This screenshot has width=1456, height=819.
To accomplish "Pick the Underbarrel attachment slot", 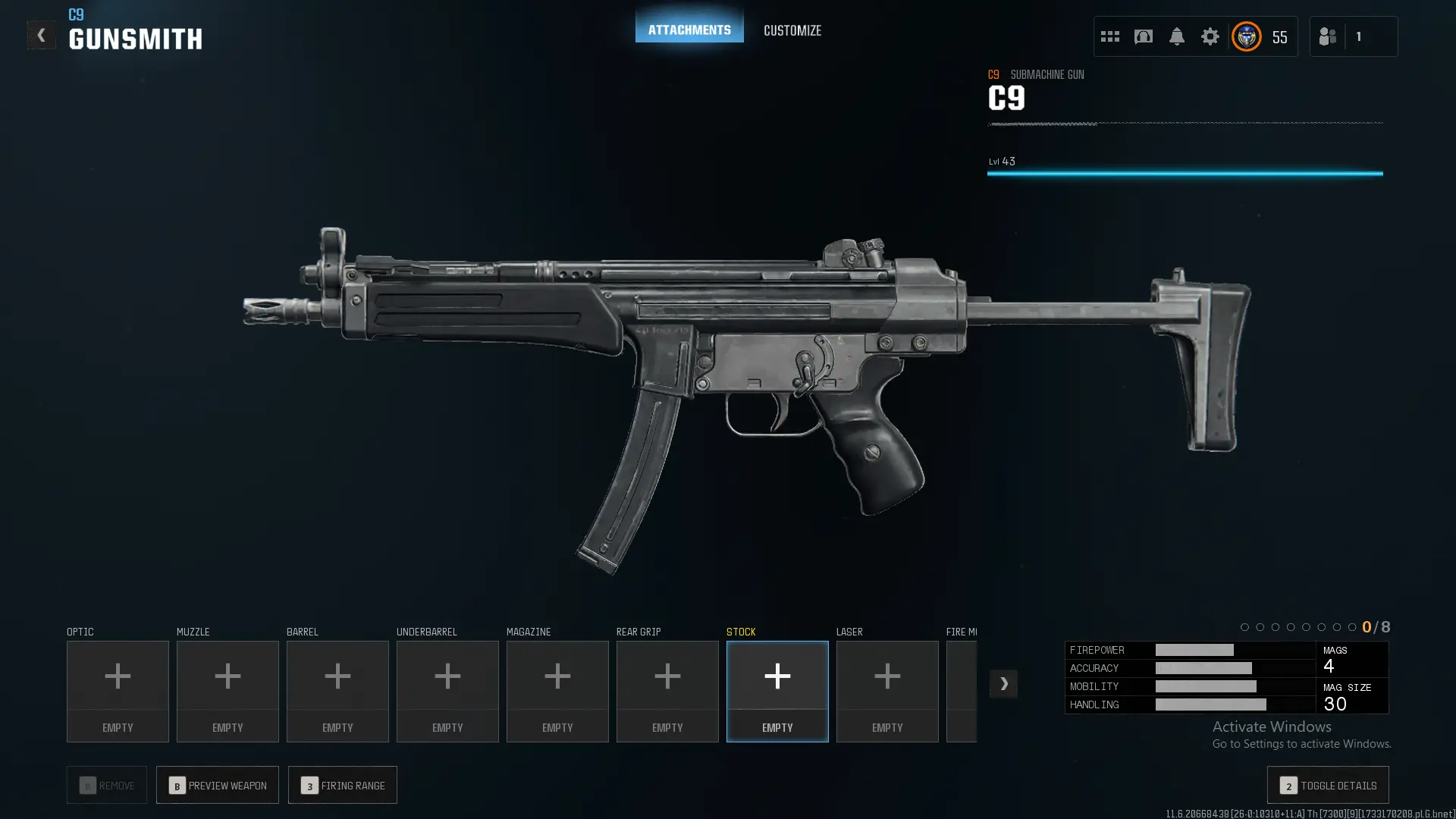I will point(447,691).
